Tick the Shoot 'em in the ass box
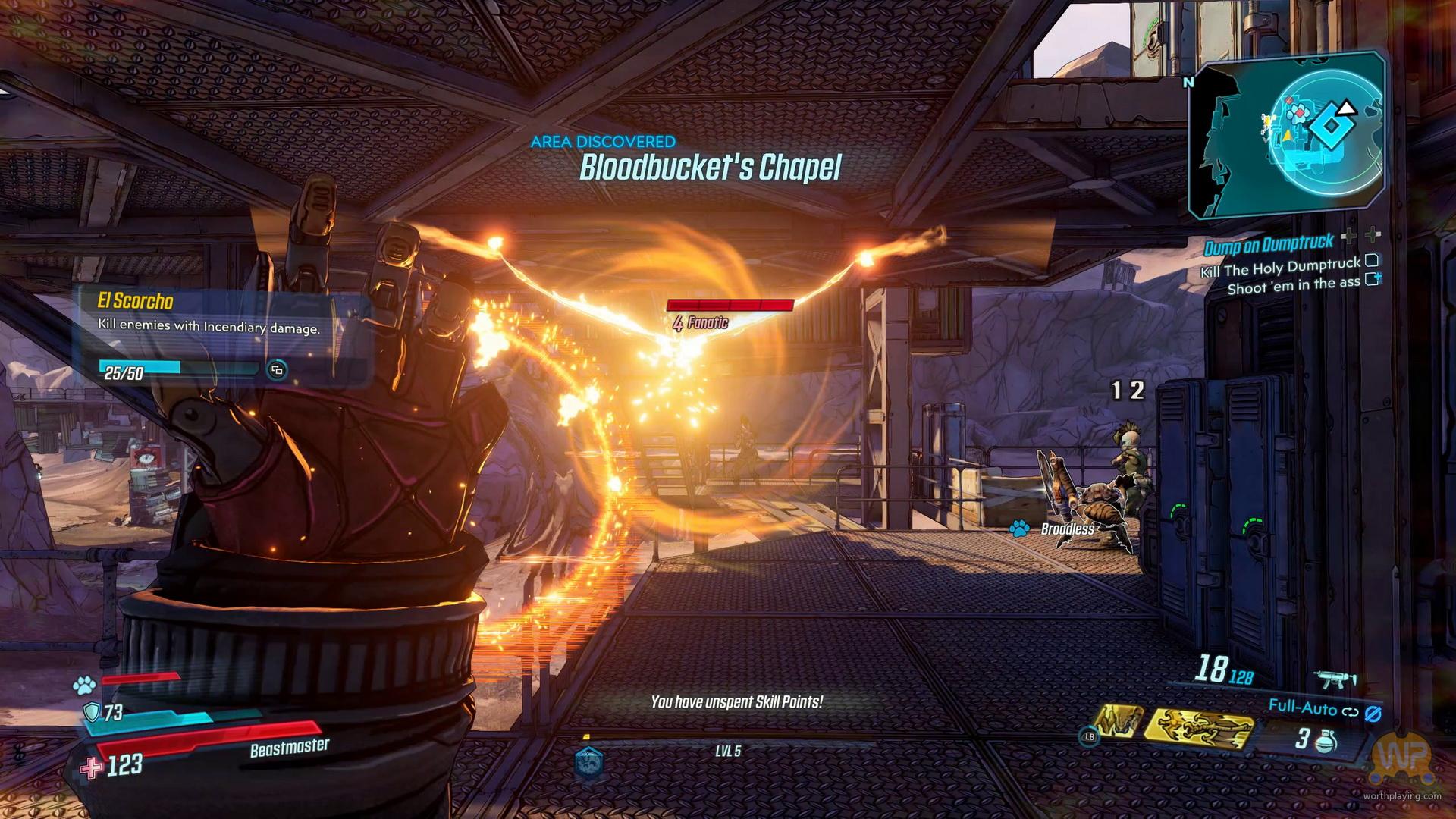The height and width of the screenshot is (819, 1456). coord(1372,280)
